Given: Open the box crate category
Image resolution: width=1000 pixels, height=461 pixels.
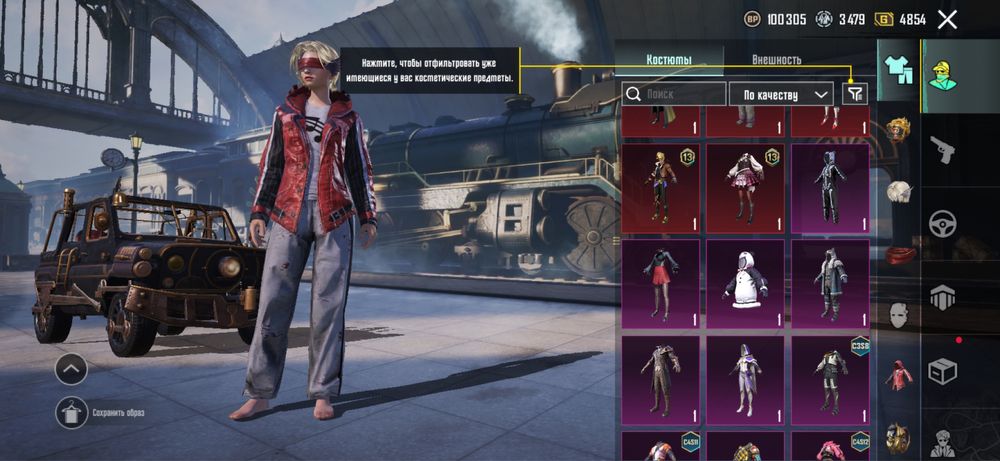Looking at the screenshot, I should pyautogui.click(x=942, y=370).
